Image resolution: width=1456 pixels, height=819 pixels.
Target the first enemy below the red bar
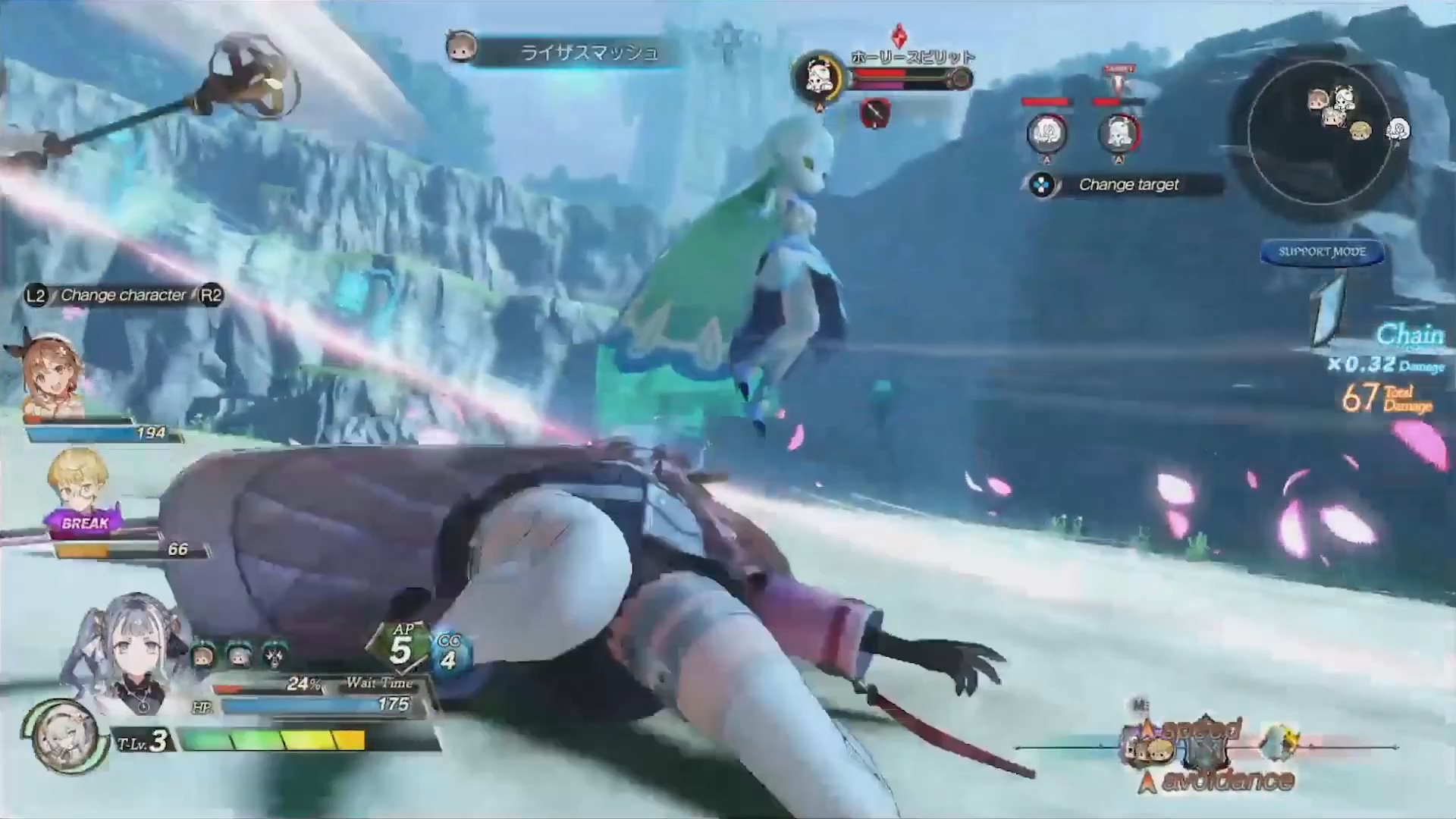click(x=1046, y=134)
